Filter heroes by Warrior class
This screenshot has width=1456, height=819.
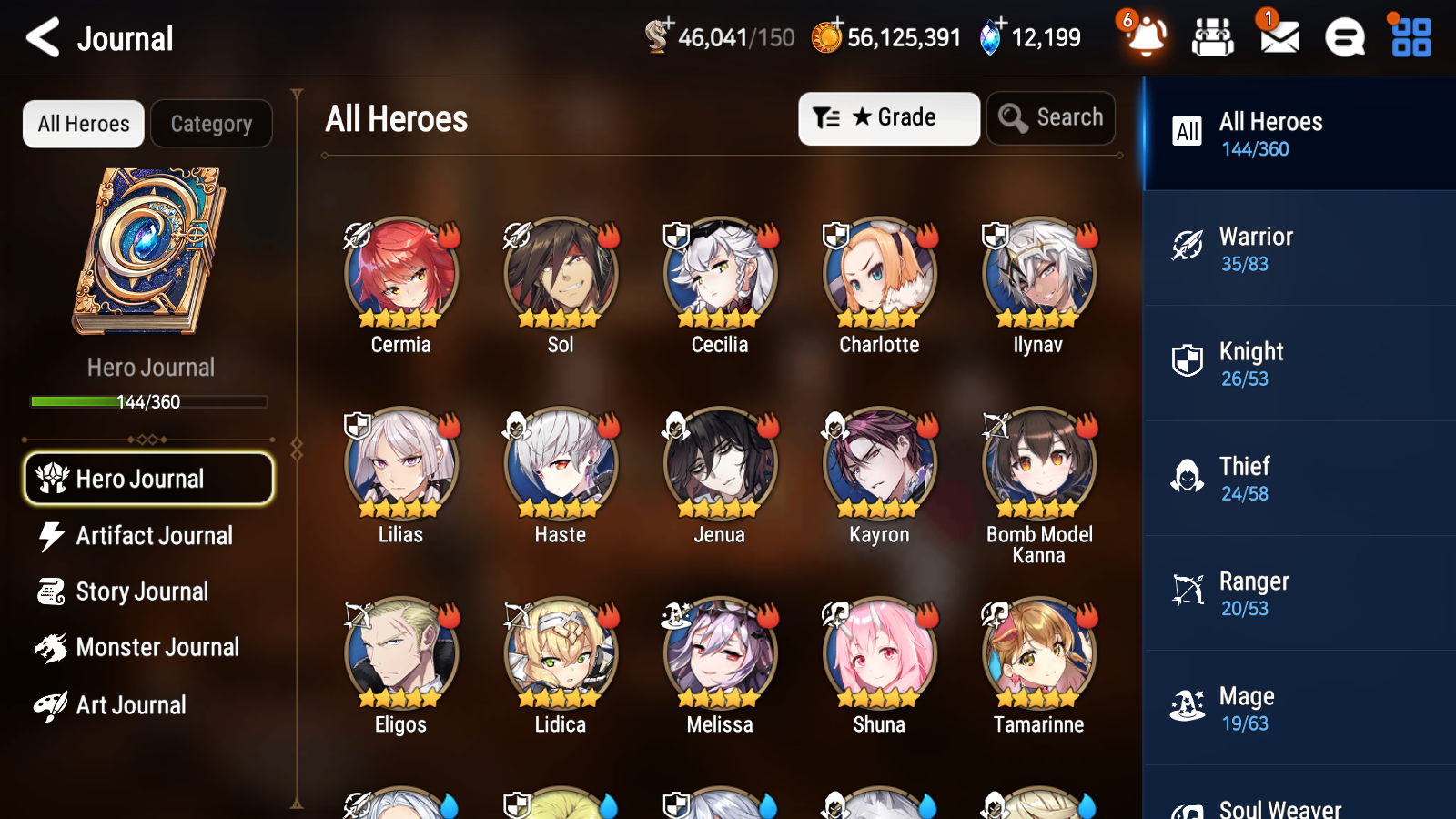1297,248
